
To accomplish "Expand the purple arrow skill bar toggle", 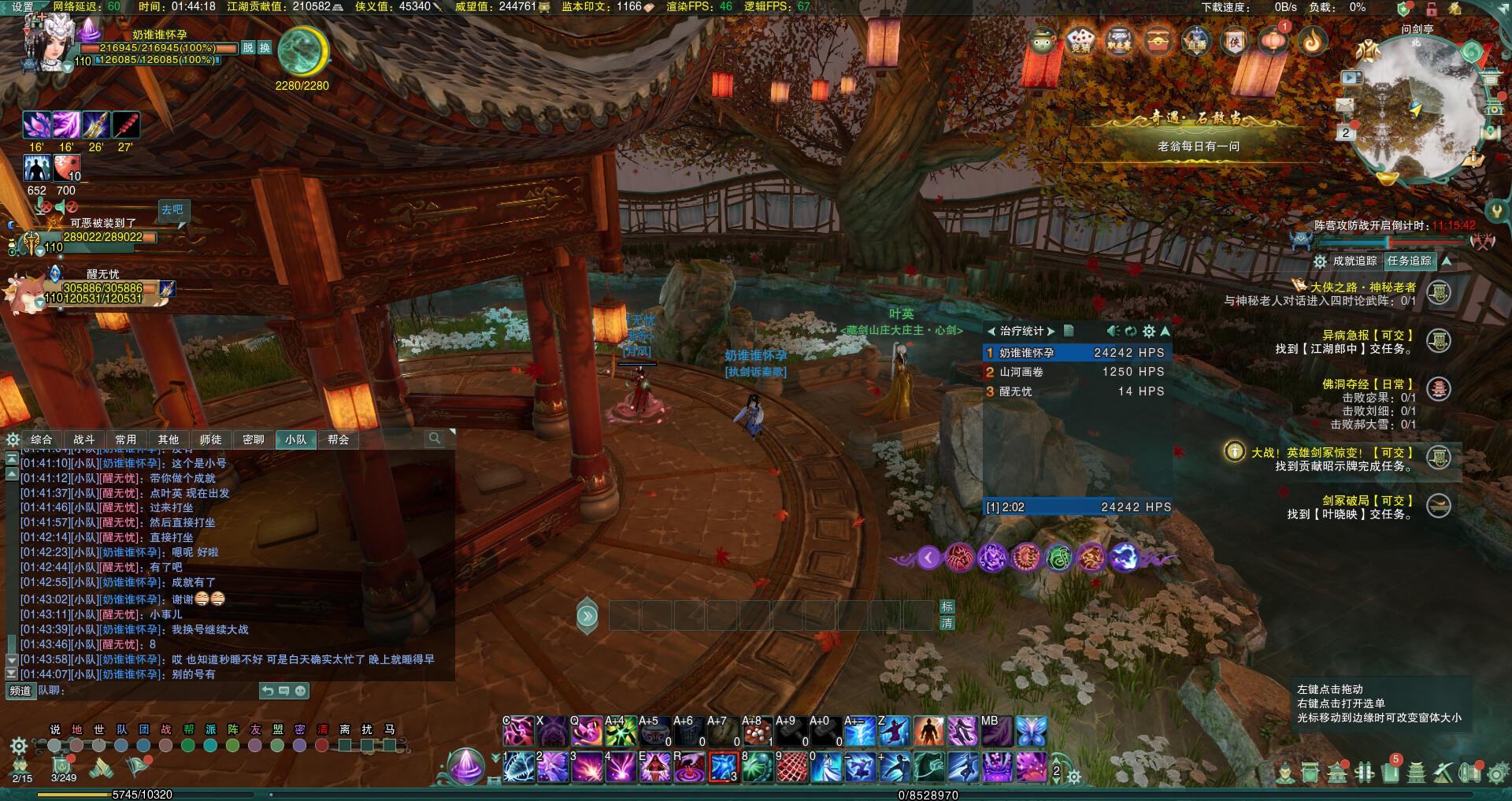I will click(x=928, y=558).
